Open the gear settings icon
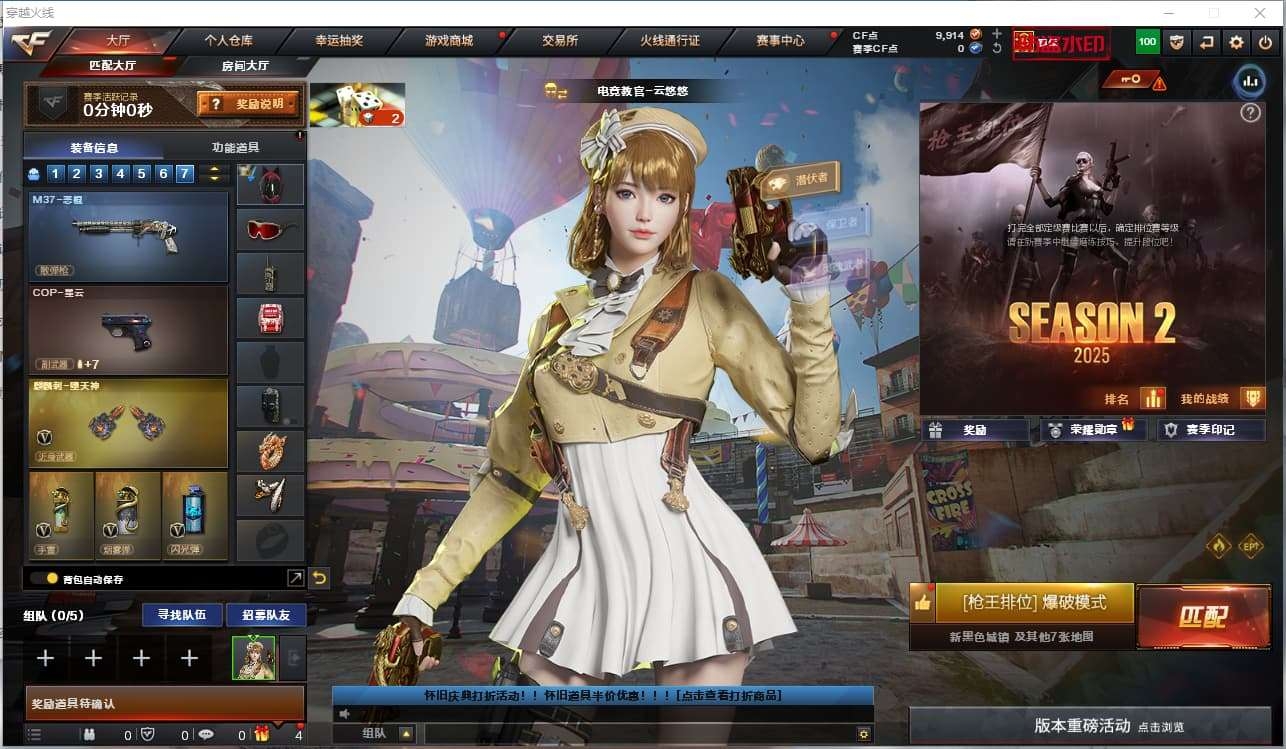 pyautogui.click(x=1237, y=42)
